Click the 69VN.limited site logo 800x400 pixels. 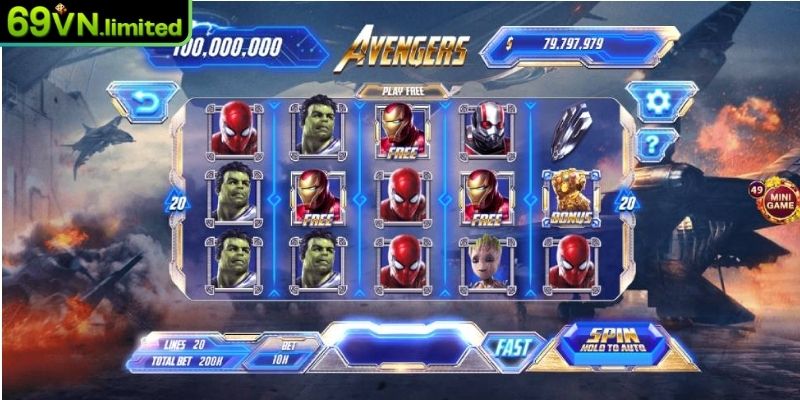(95, 22)
